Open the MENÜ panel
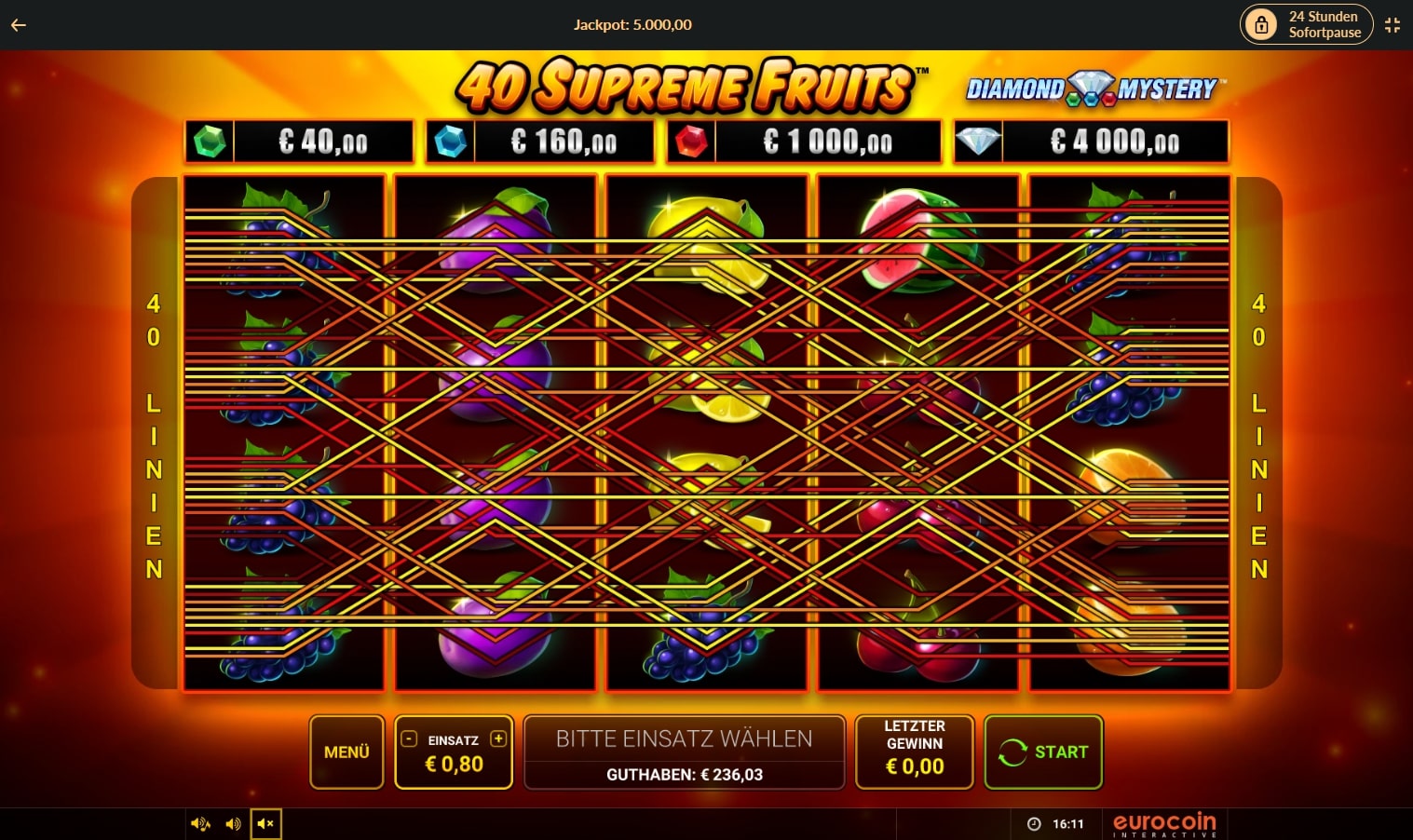Image resolution: width=1413 pixels, height=840 pixels. click(x=346, y=751)
